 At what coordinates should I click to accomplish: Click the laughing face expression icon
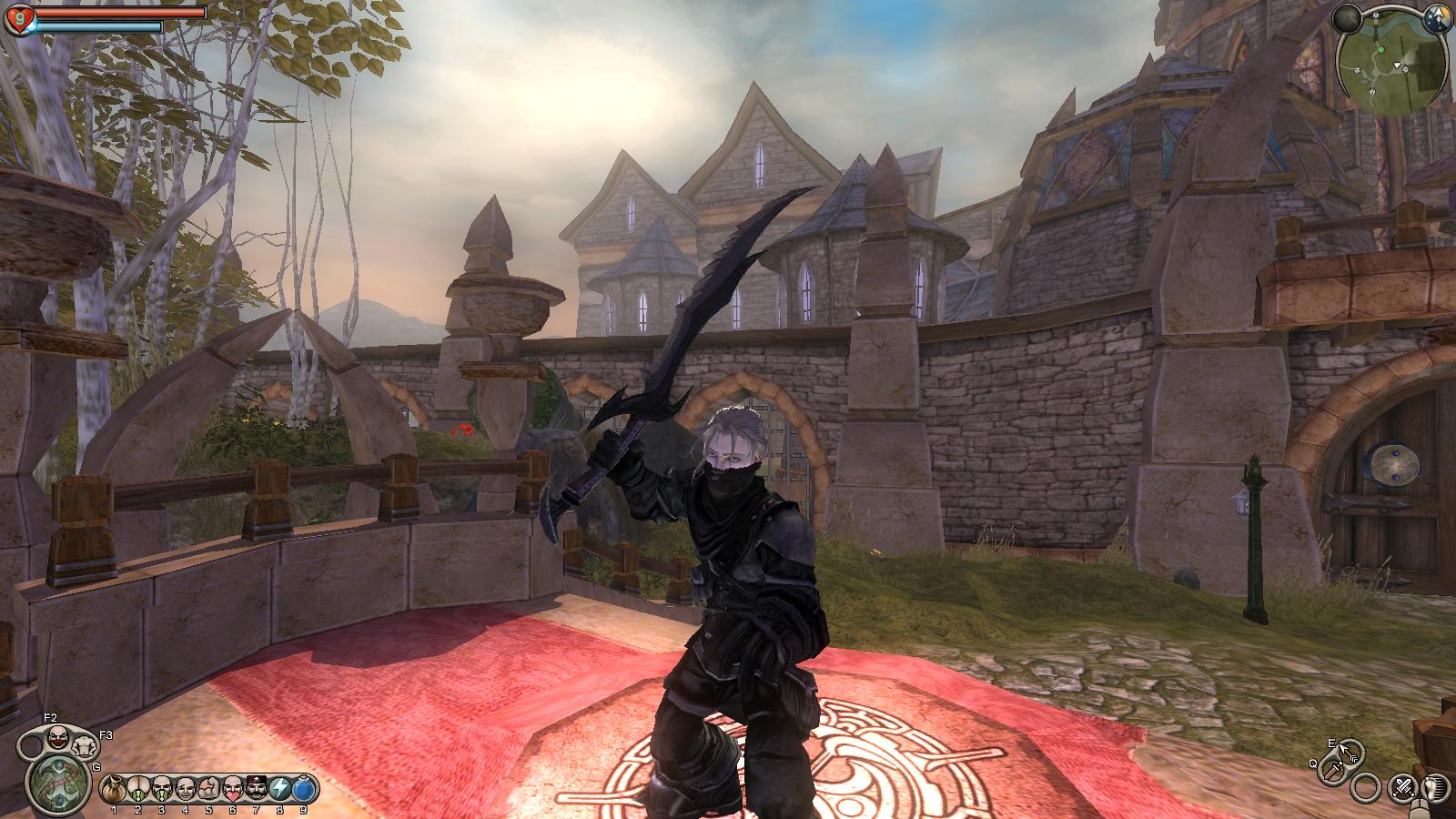point(59,737)
